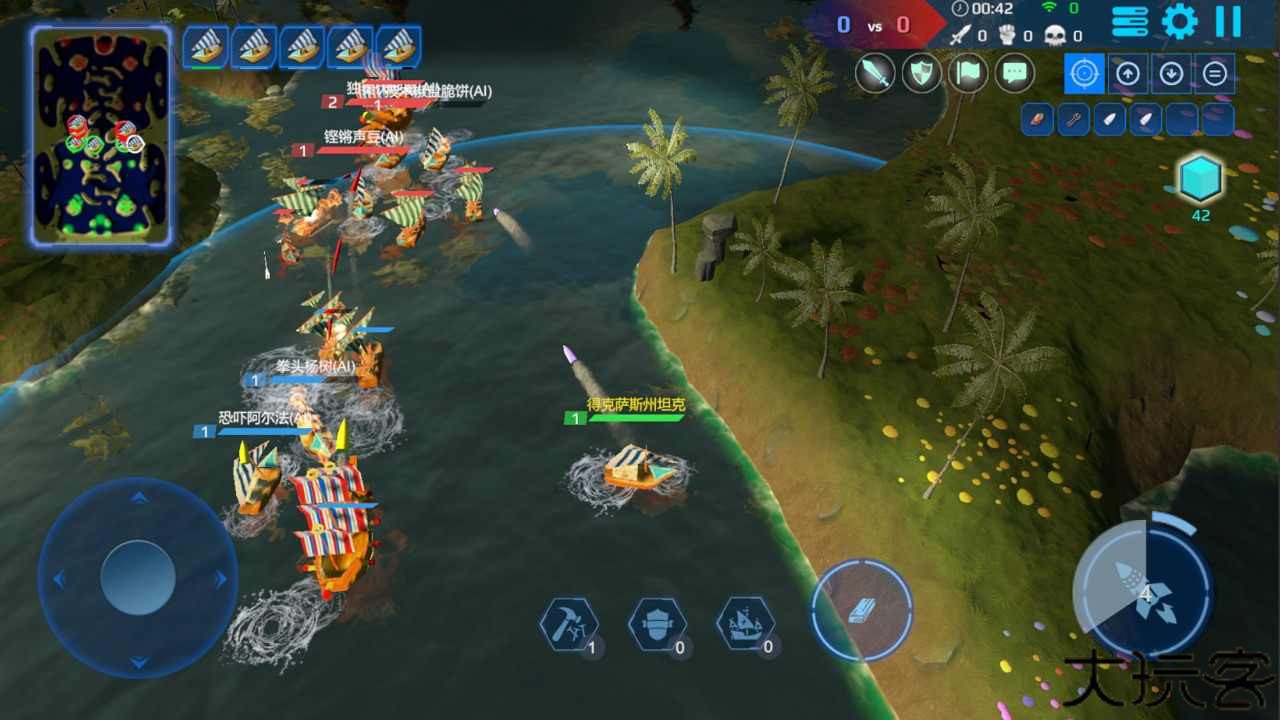Image resolution: width=1280 pixels, height=720 pixels.
Task: Click the target lock-on icon
Action: point(1084,73)
